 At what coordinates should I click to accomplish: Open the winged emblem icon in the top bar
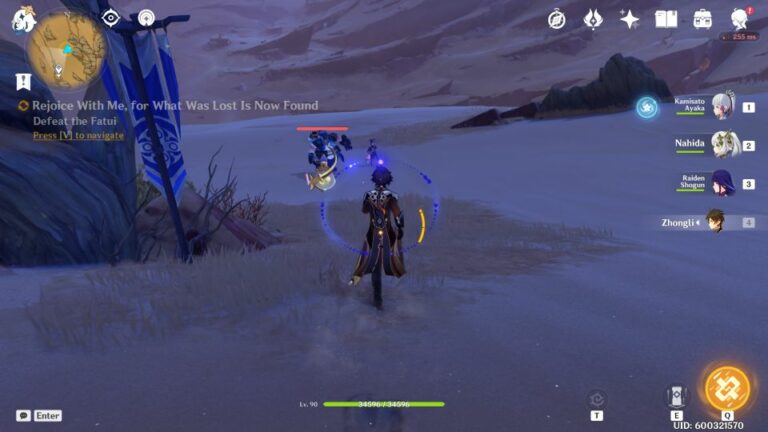[593, 19]
